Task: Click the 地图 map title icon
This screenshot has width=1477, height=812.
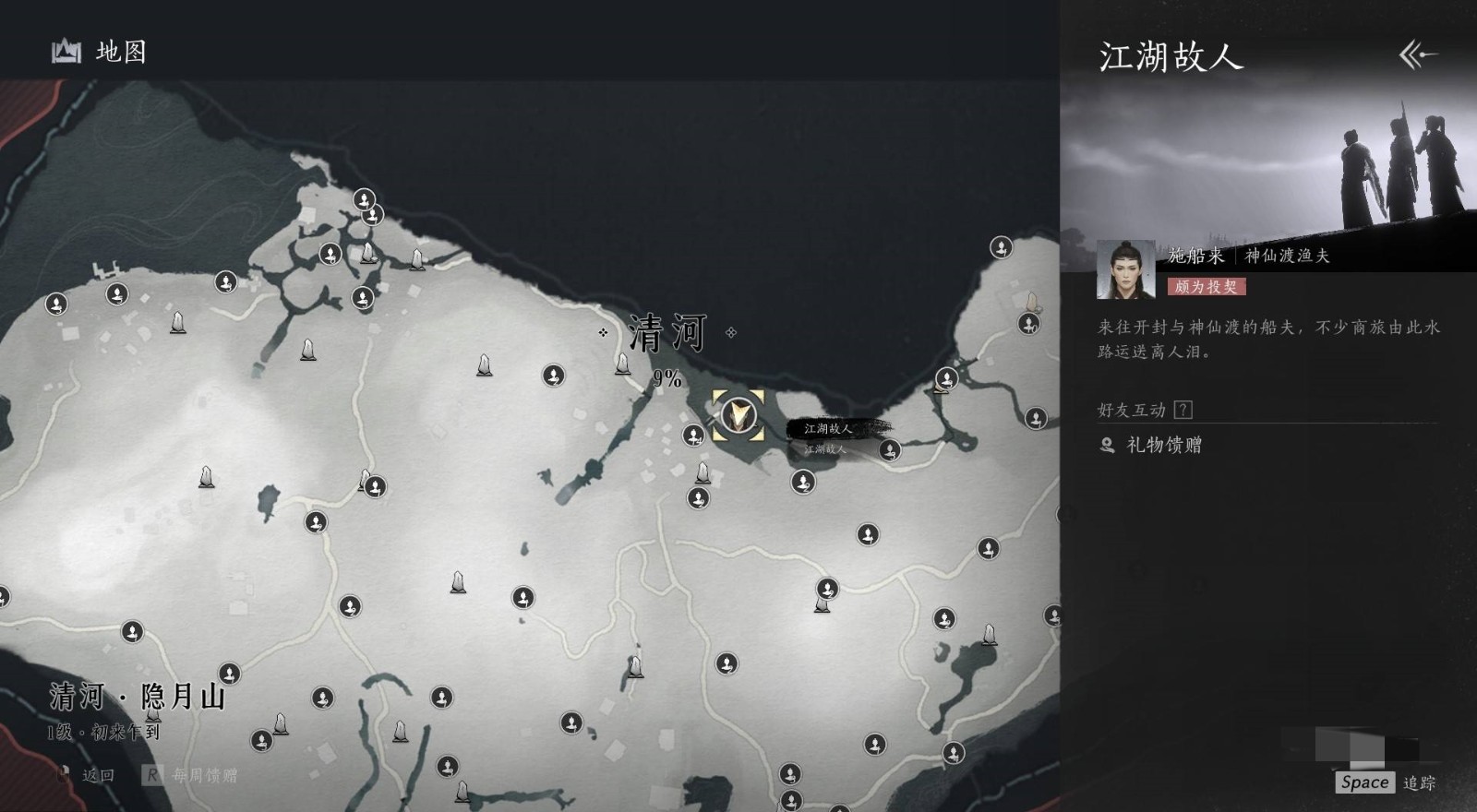Action: pos(66,52)
